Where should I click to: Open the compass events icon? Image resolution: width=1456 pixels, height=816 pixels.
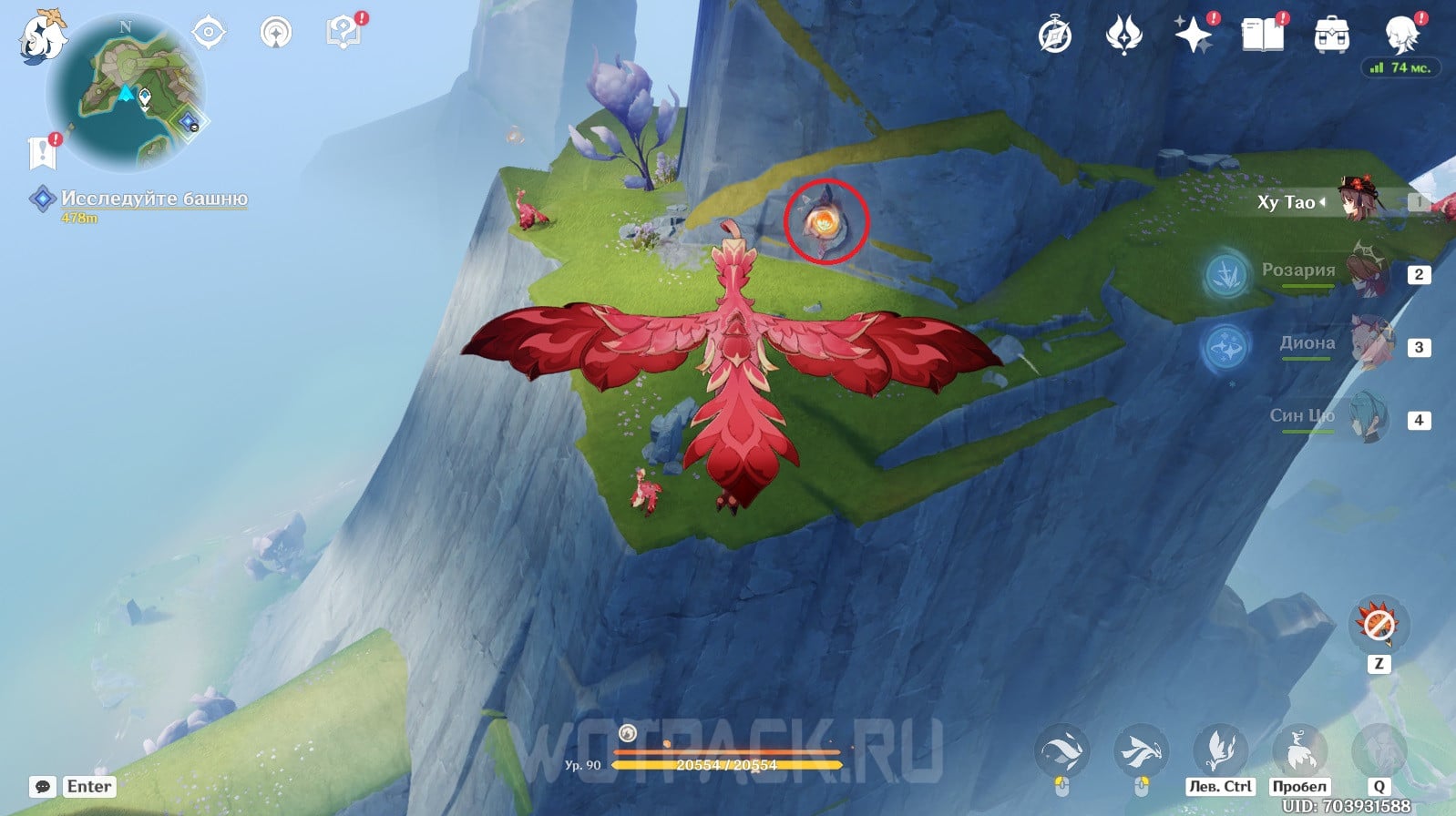[1055, 36]
